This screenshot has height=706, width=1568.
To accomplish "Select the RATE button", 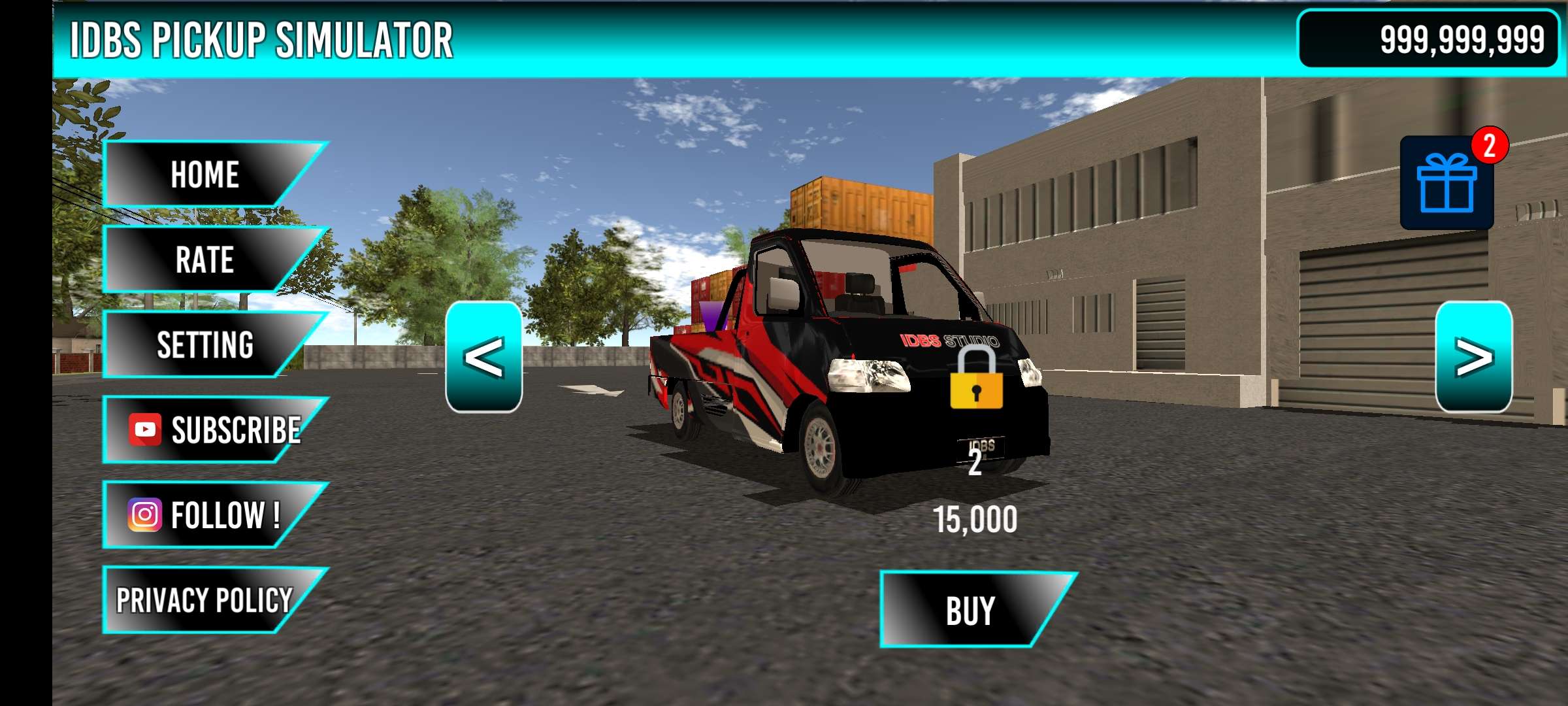I will [204, 260].
